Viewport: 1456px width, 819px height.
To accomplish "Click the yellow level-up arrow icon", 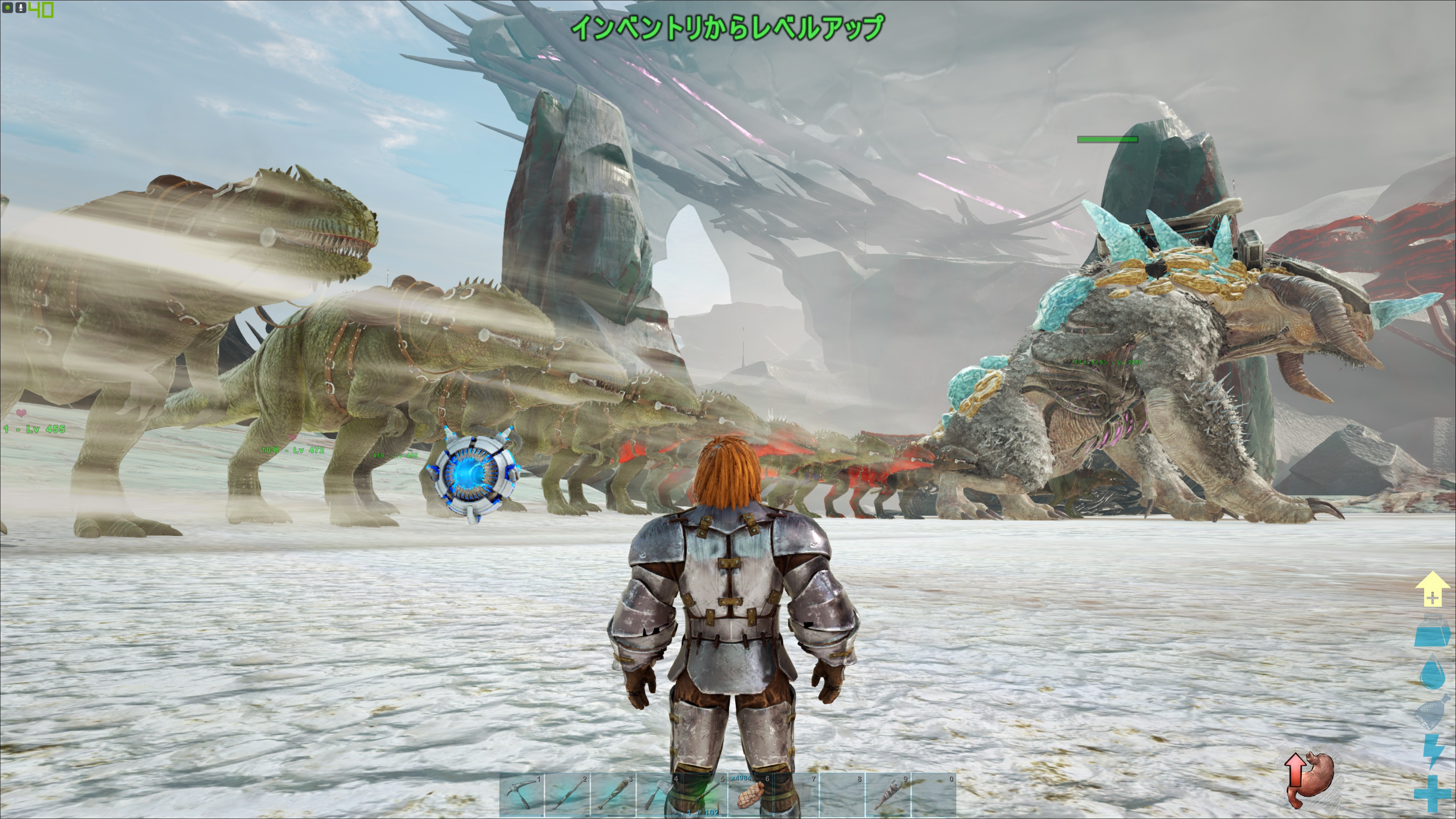I will click(1432, 589).
